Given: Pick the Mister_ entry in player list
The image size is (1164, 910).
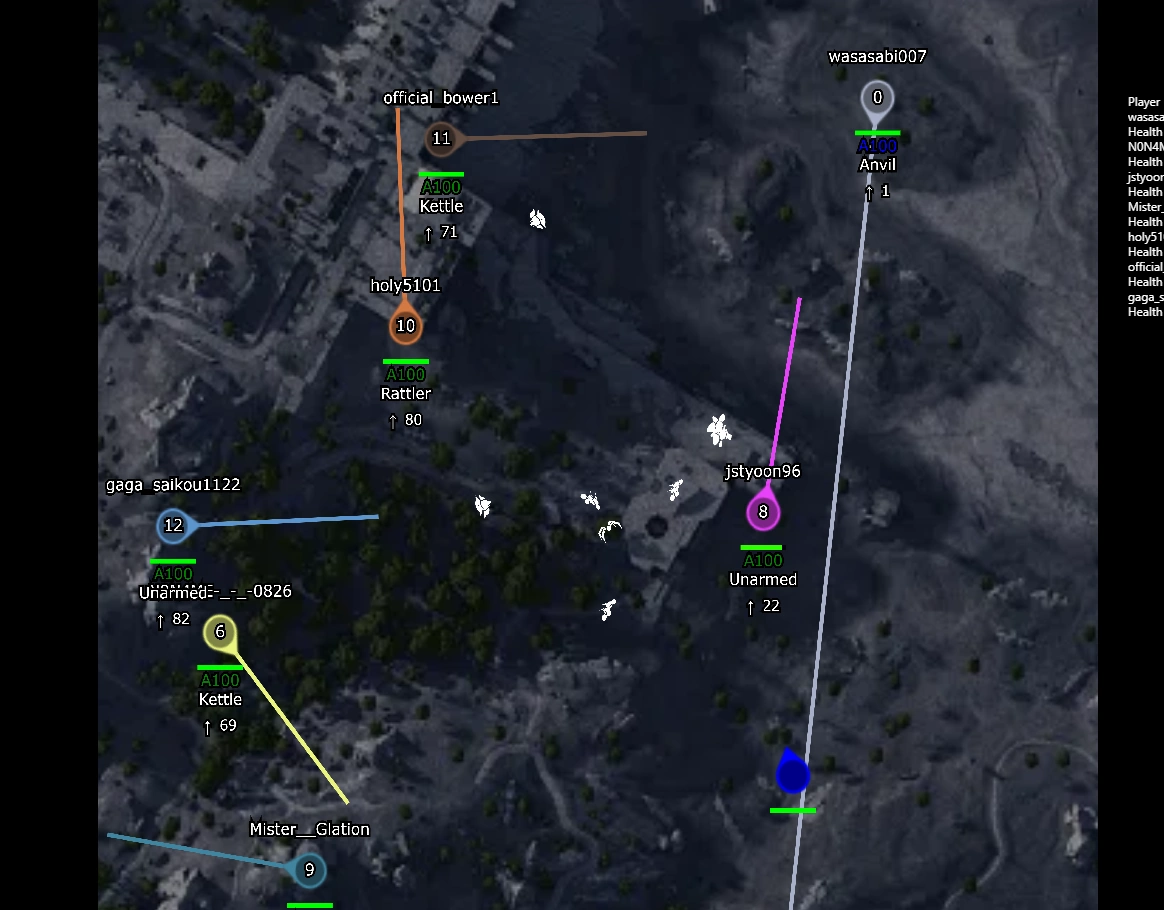Looking at the screenshot, I should pos(1145,207).
